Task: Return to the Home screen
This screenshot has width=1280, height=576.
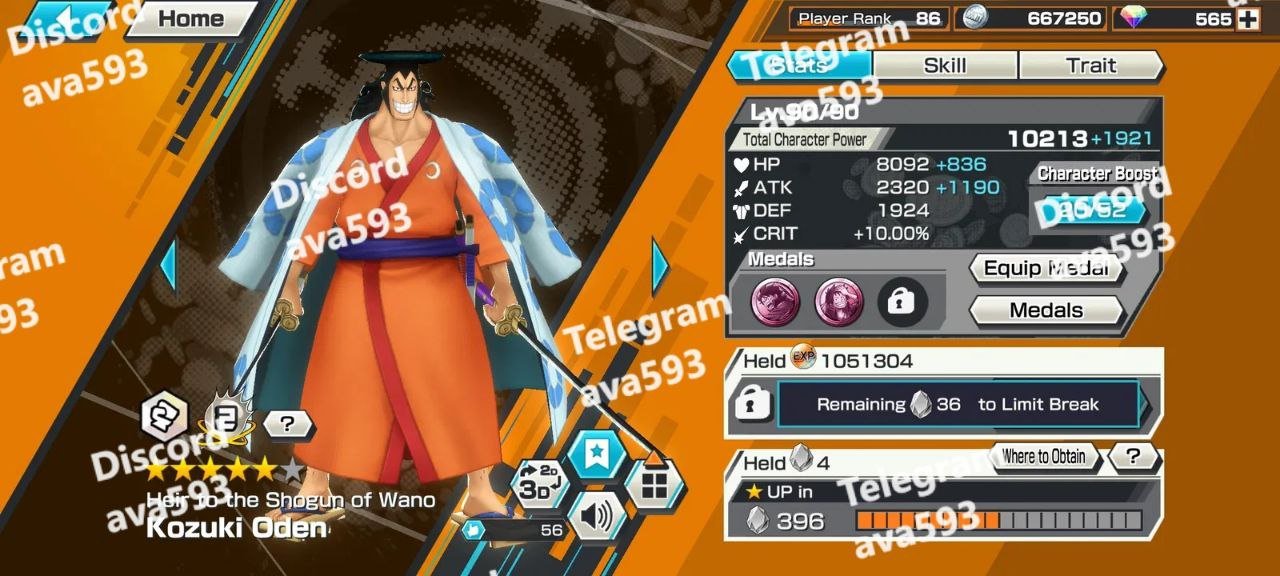Action: (x=190, y=18)
